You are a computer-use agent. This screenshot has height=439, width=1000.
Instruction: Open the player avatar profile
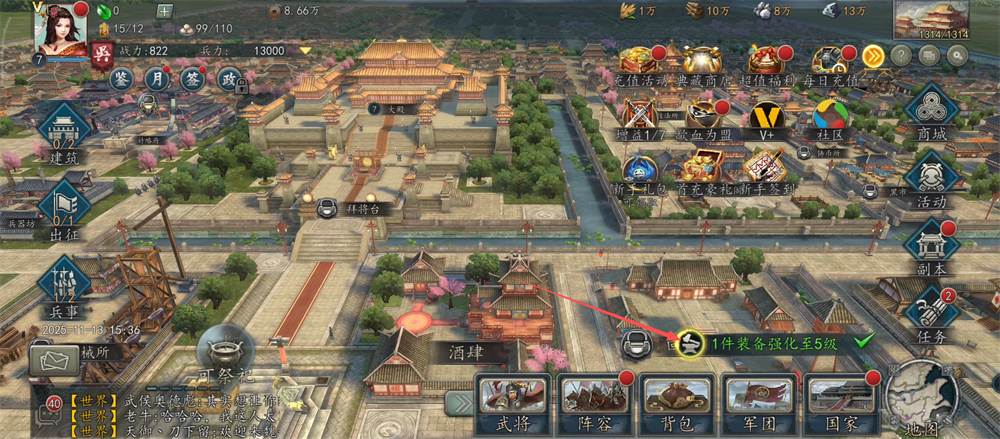(x=60, y=28)
